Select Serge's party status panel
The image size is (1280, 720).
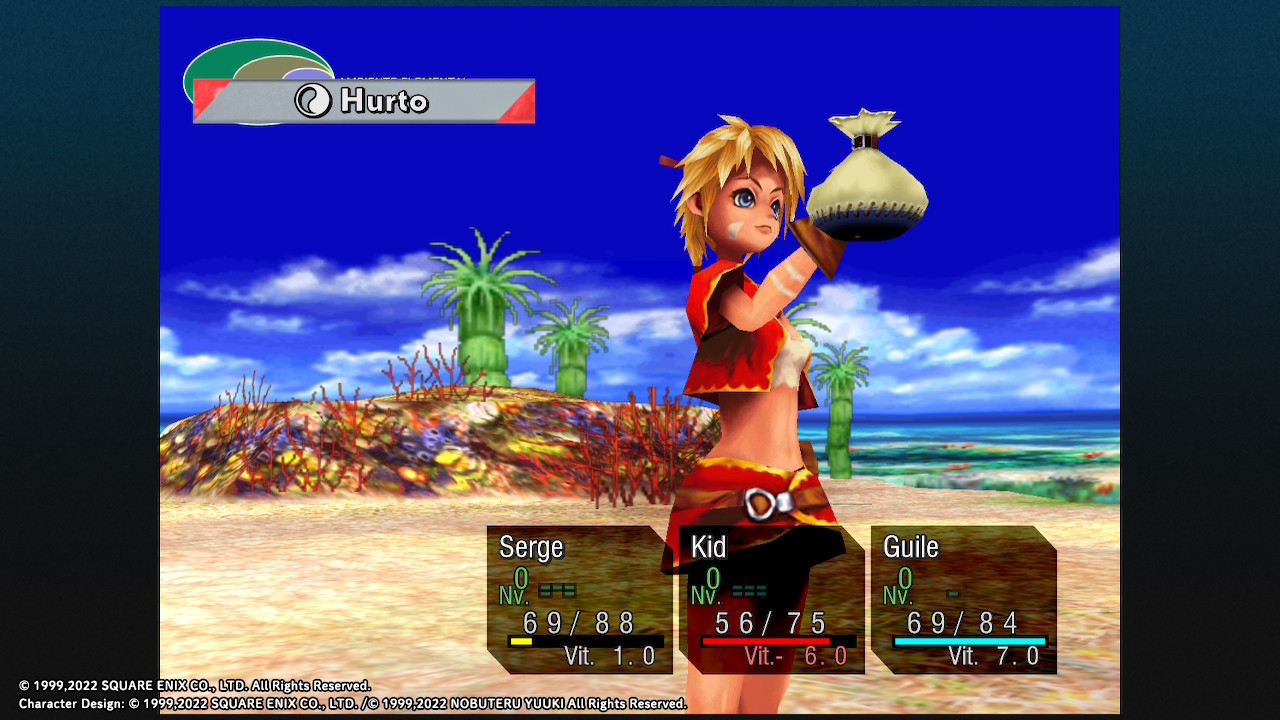click(579, 600)
